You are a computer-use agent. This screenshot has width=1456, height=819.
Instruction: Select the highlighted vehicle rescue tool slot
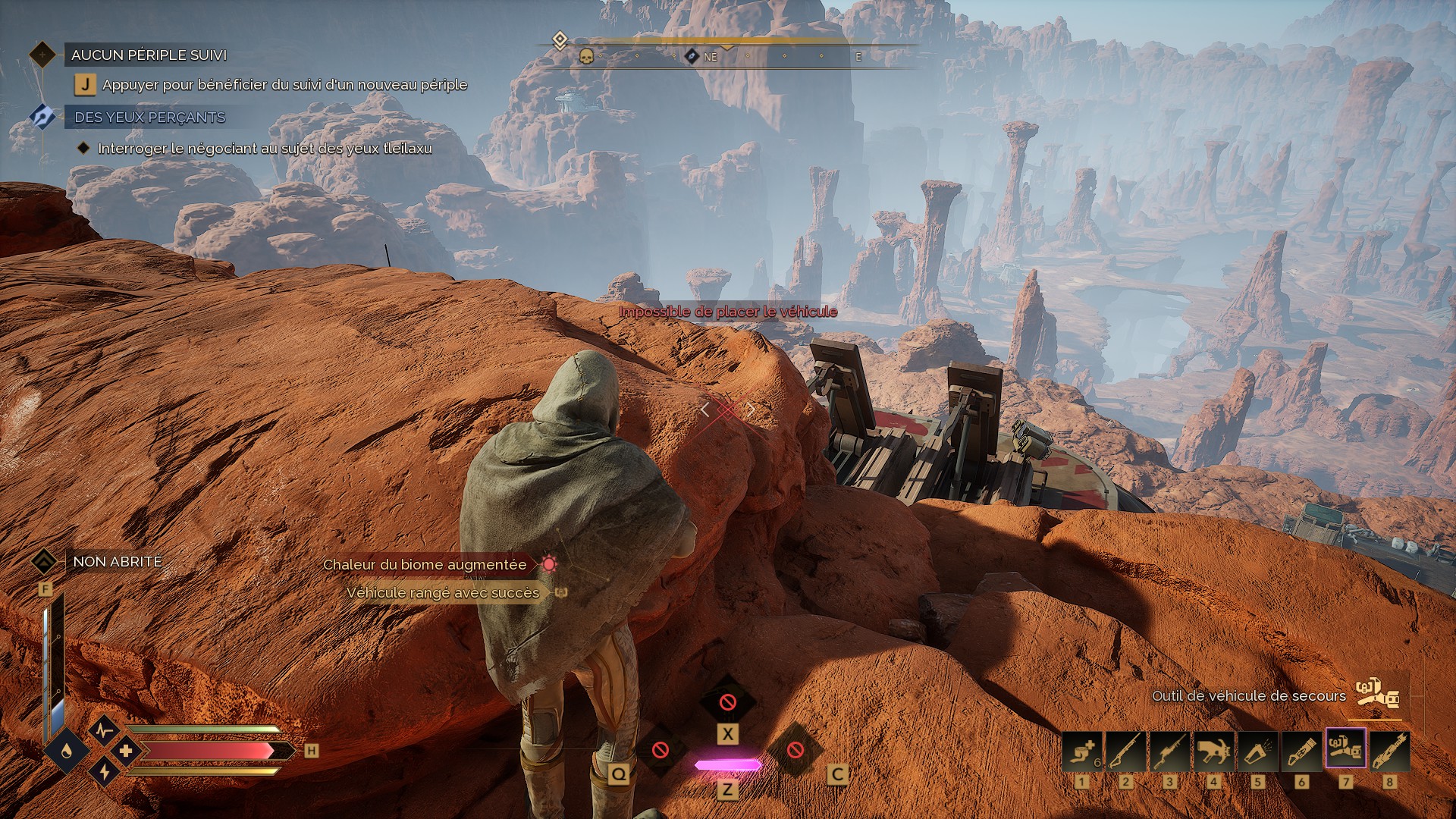pyautogui.click(x=1345, y=748)
